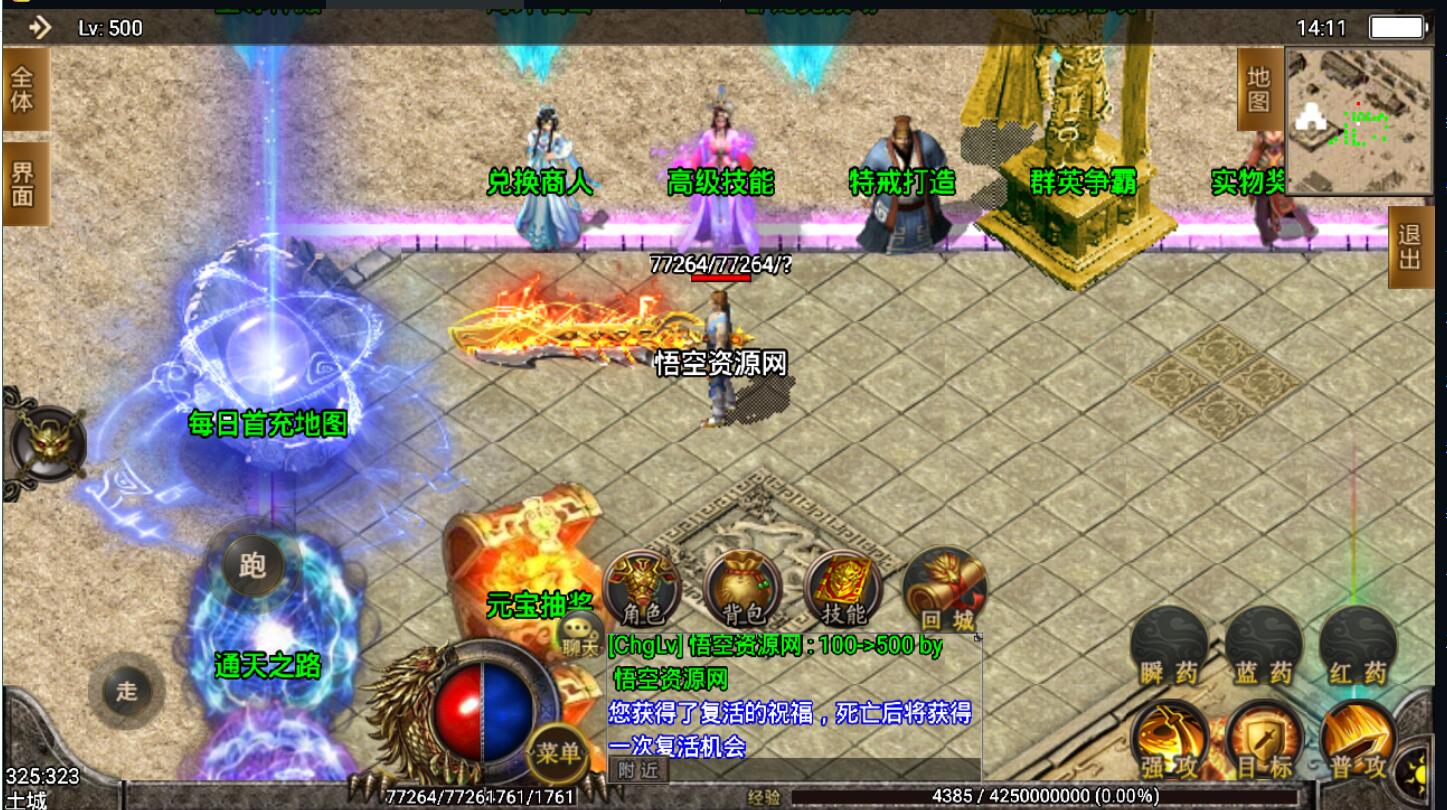Switch chat to the 附近 nearby channel
Viewport: 1447px width, 810px height.
click(x=638, y=770)
